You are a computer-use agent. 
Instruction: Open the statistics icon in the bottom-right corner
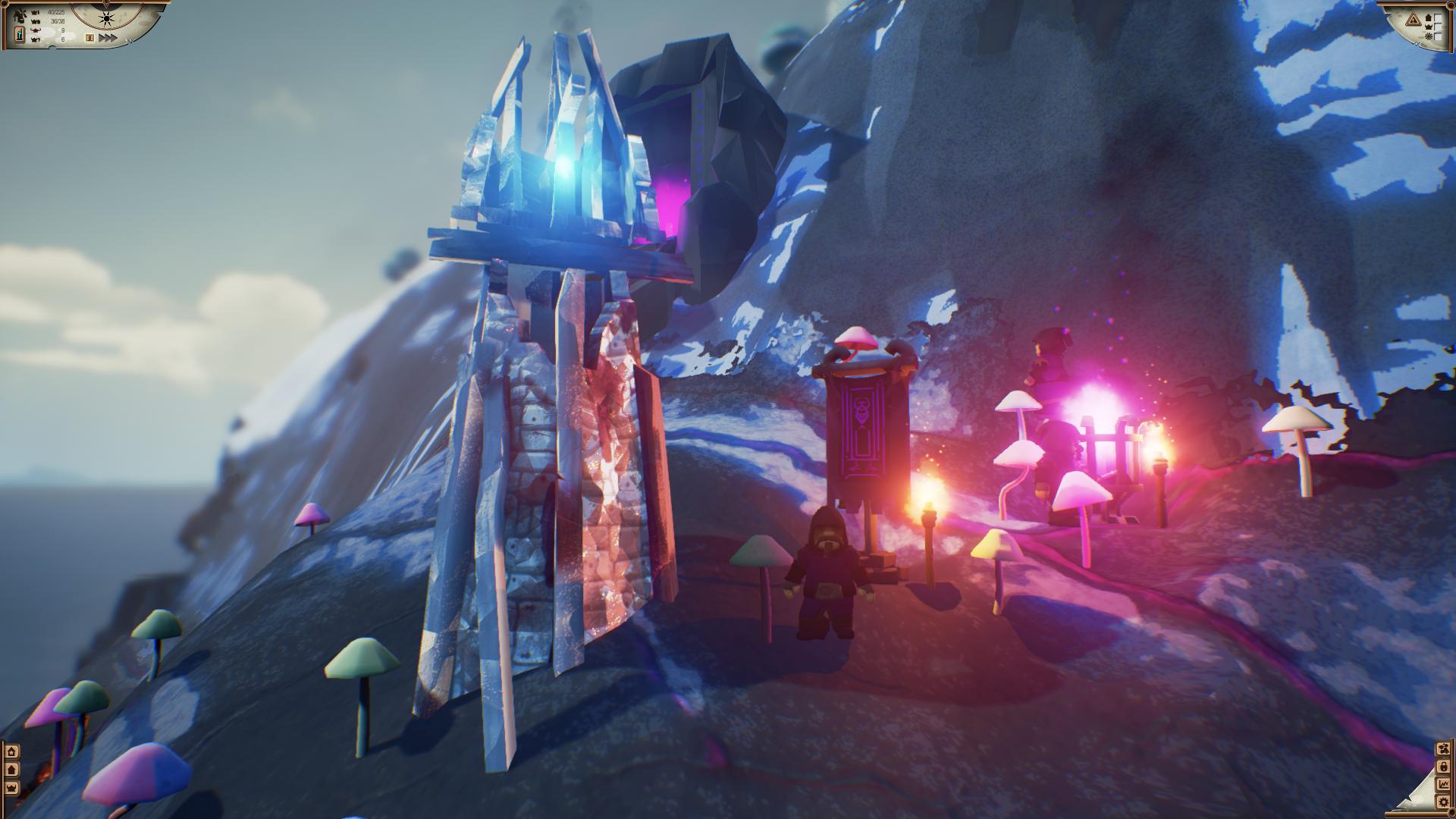click(1444, 784)
